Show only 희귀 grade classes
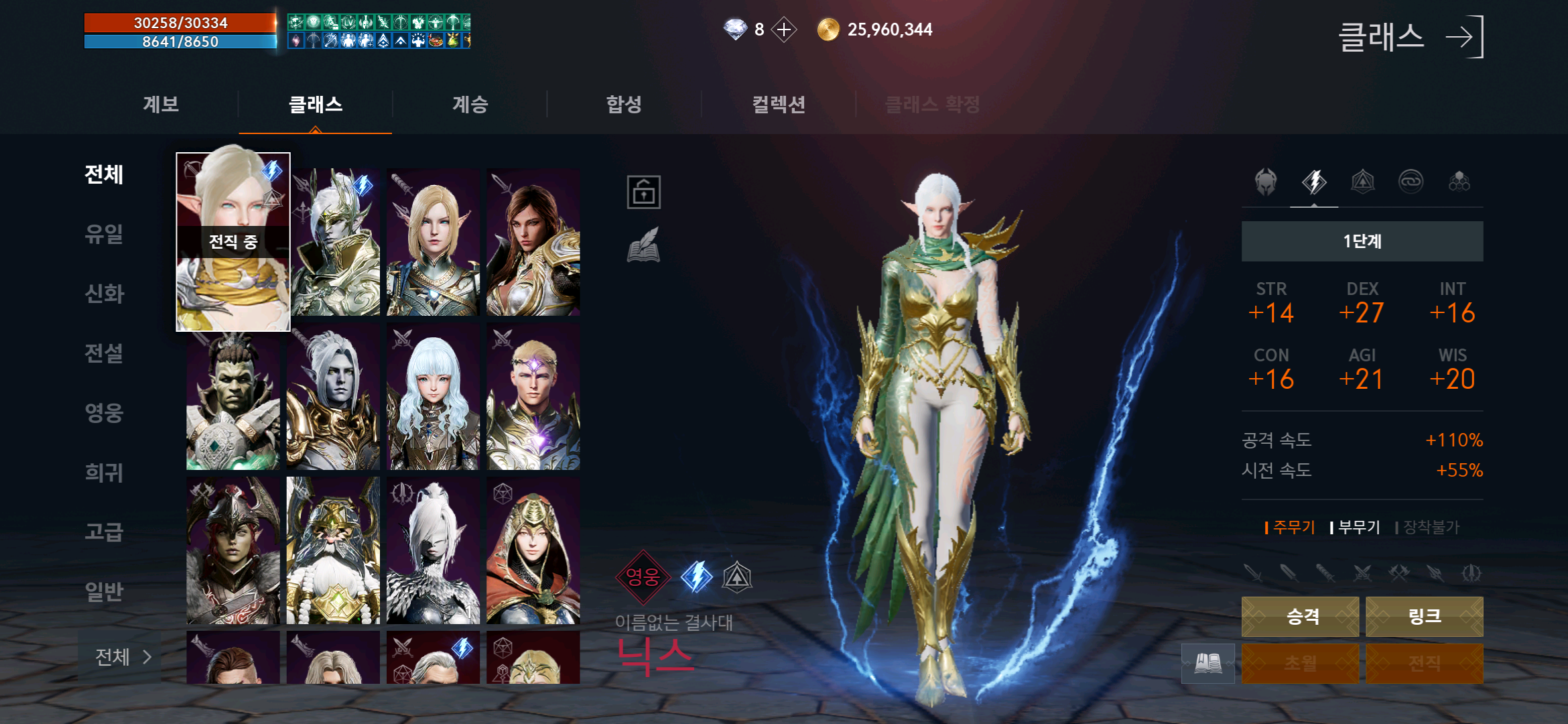Image resolution: width=1568 pixels, height=724 pixels. 104,473
